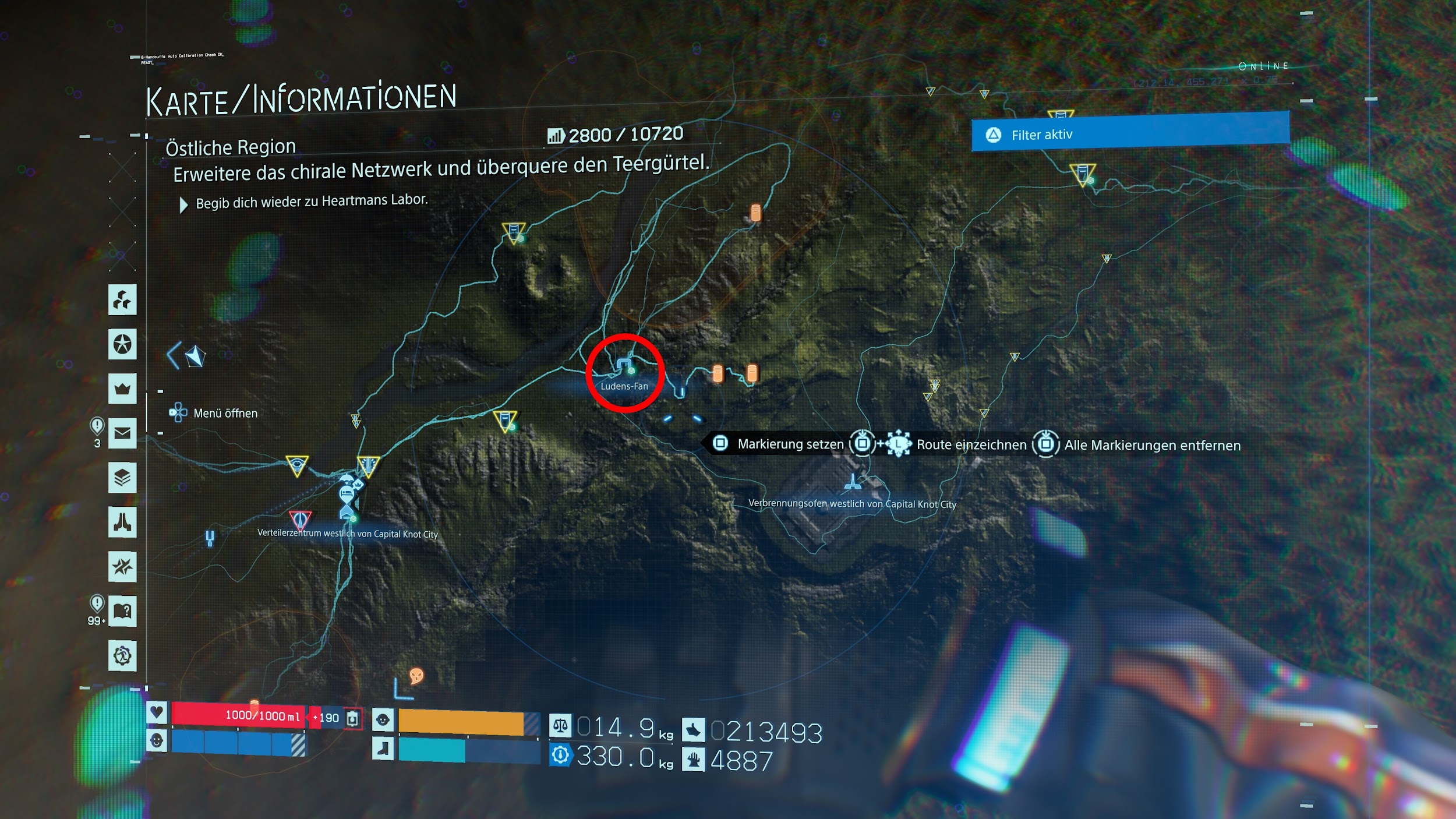The width and height of the screenshot is (1456, 819).
Task: Open the crown icon menu
Action: [122, 389]
